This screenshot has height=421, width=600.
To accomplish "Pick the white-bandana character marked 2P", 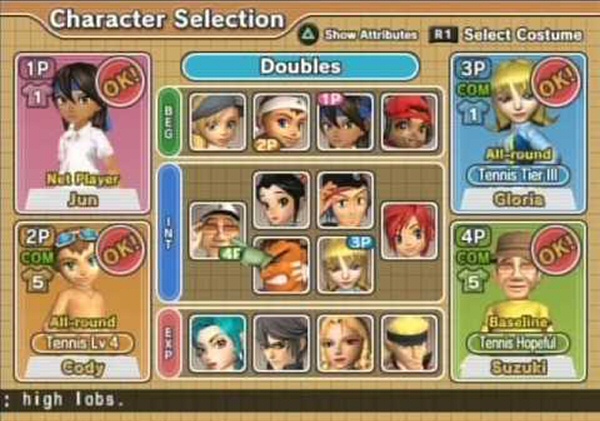I will pyautogui.click(x=281, y=121).
